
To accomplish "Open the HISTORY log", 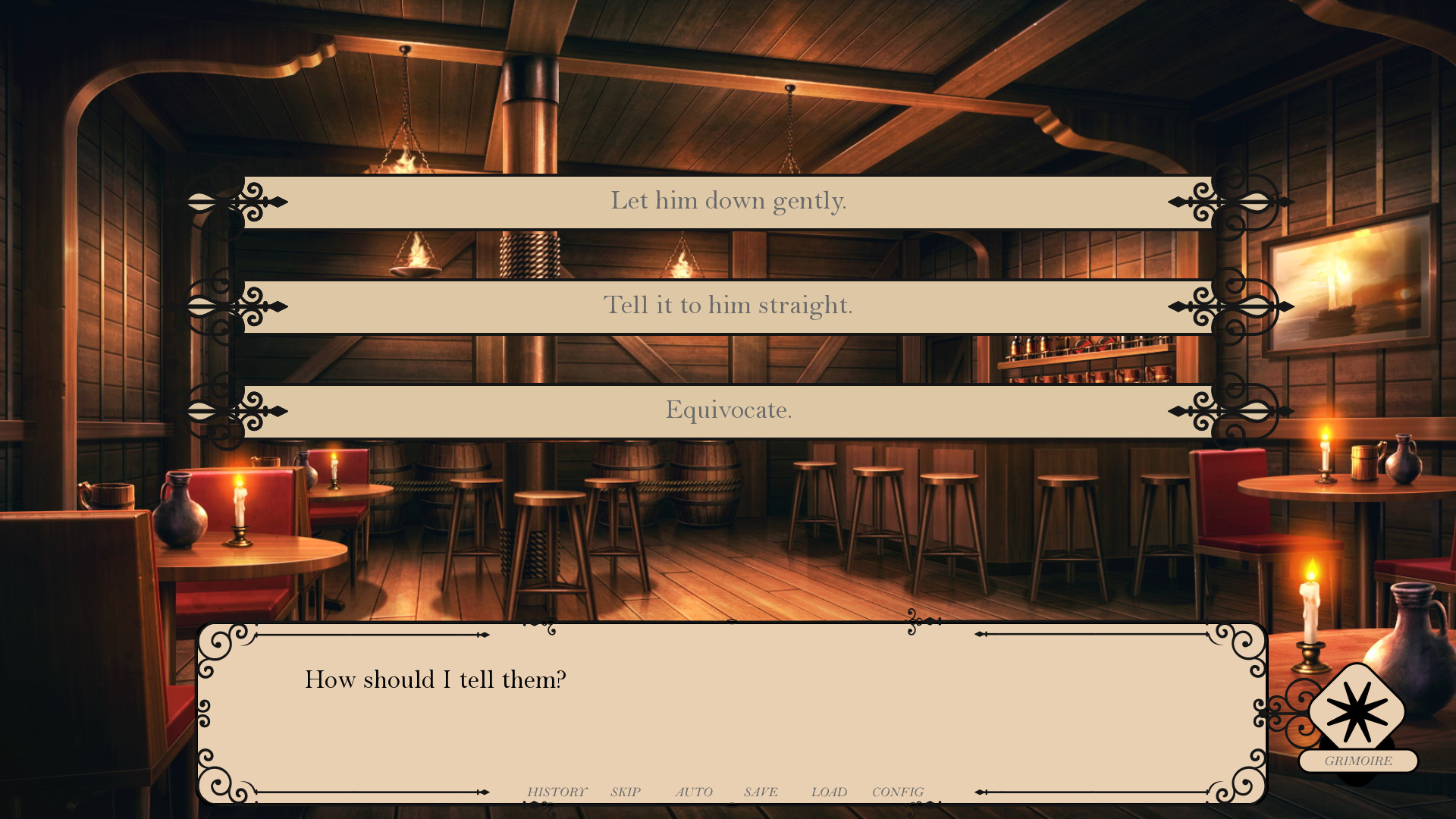I will coord(557,791).
